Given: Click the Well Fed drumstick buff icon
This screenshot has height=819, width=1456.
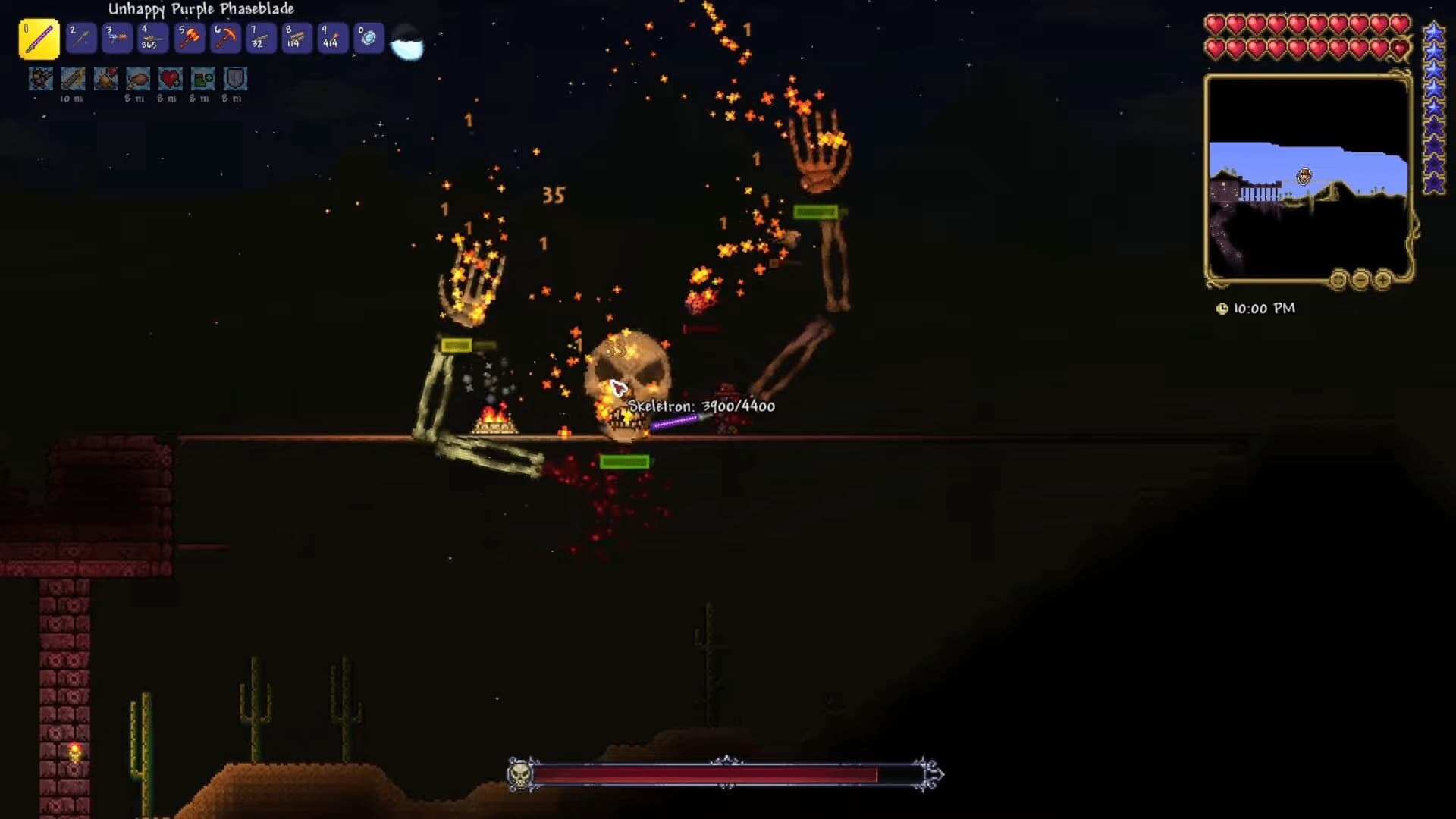Looking at the screenshot, I should 138,79.
